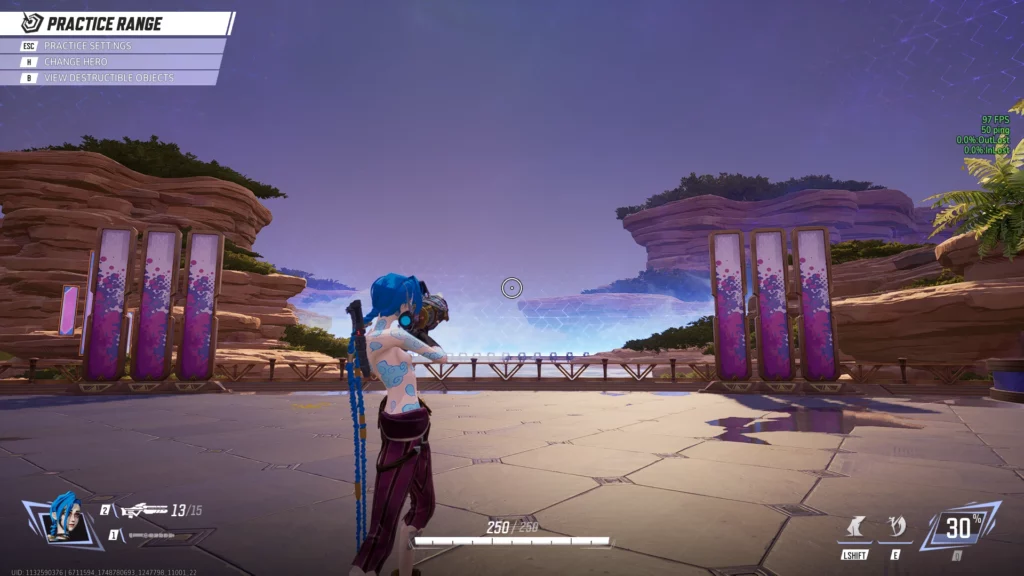Switch to the baton weapon in slot 1

click(x=150, y=535)
